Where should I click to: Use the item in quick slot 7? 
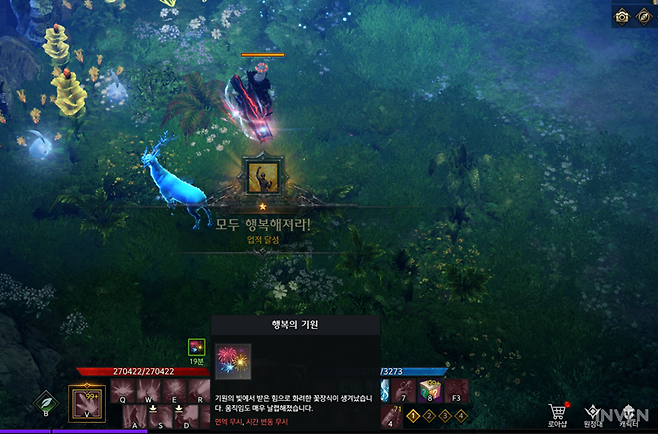tap(404, 390)
